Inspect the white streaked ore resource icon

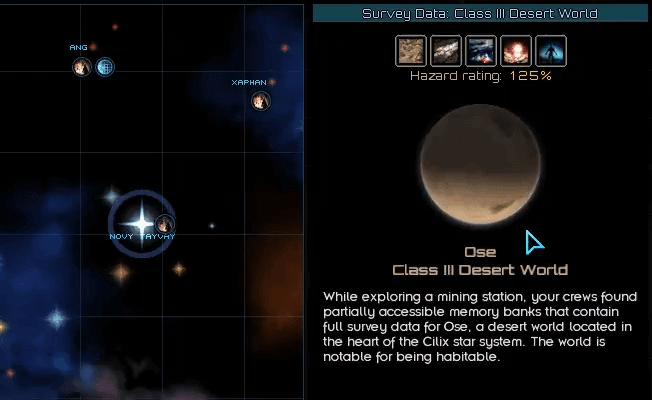[x=447, y=51]
